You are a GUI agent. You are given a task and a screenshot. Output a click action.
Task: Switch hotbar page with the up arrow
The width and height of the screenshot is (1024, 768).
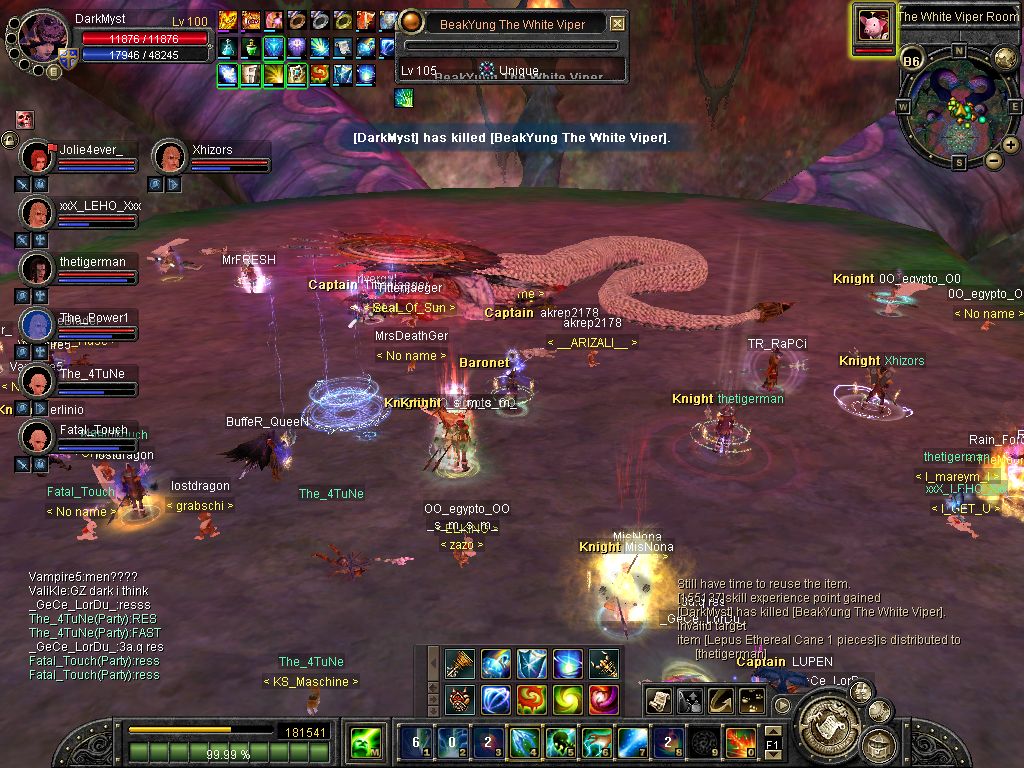[771, 732]
